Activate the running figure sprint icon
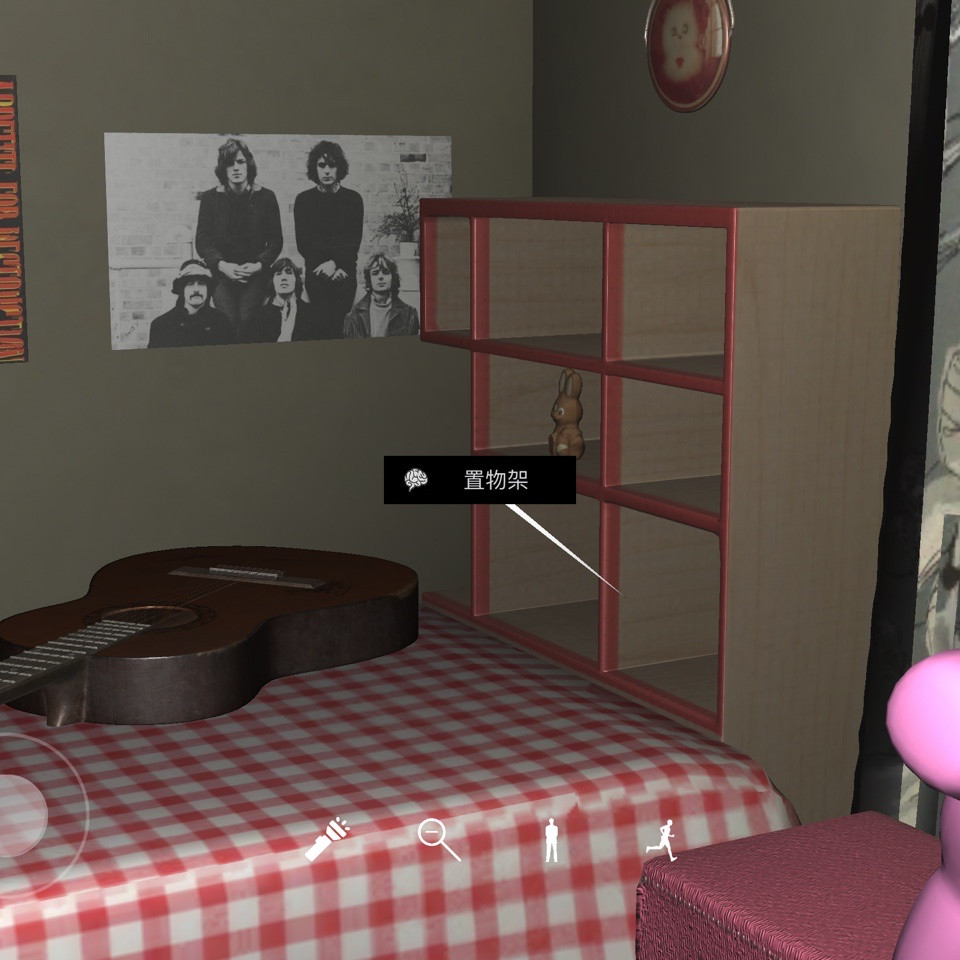The height and width of the screenshot is (960, 960). pyautogui.click(x=661, y=840)
